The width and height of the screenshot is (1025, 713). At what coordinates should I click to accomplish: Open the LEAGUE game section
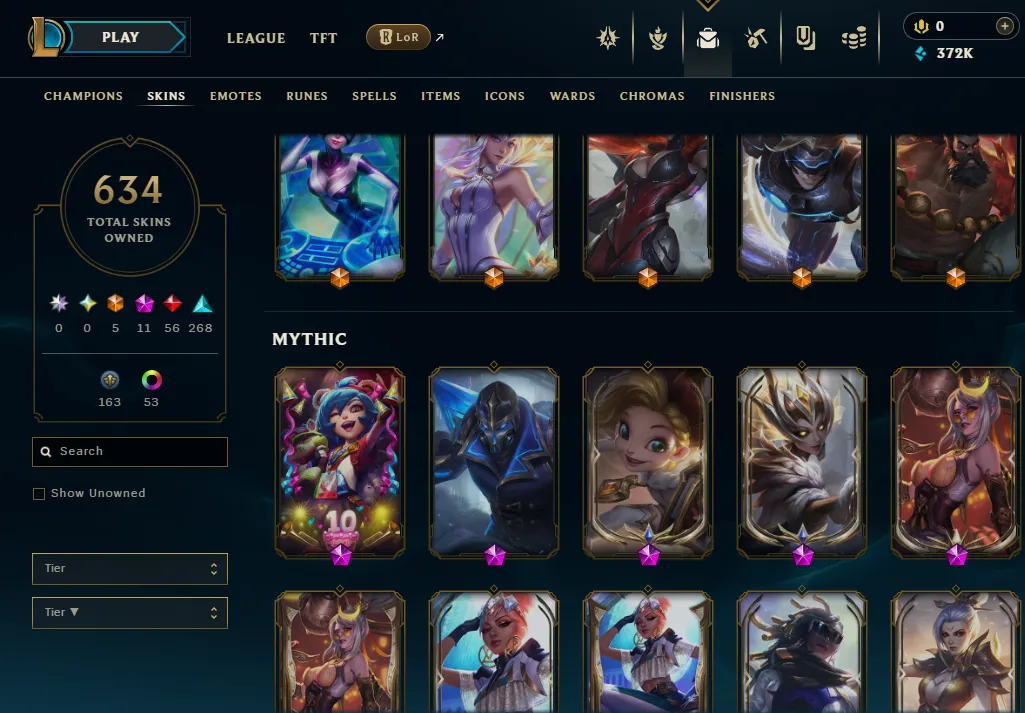(x=256, y=38)
